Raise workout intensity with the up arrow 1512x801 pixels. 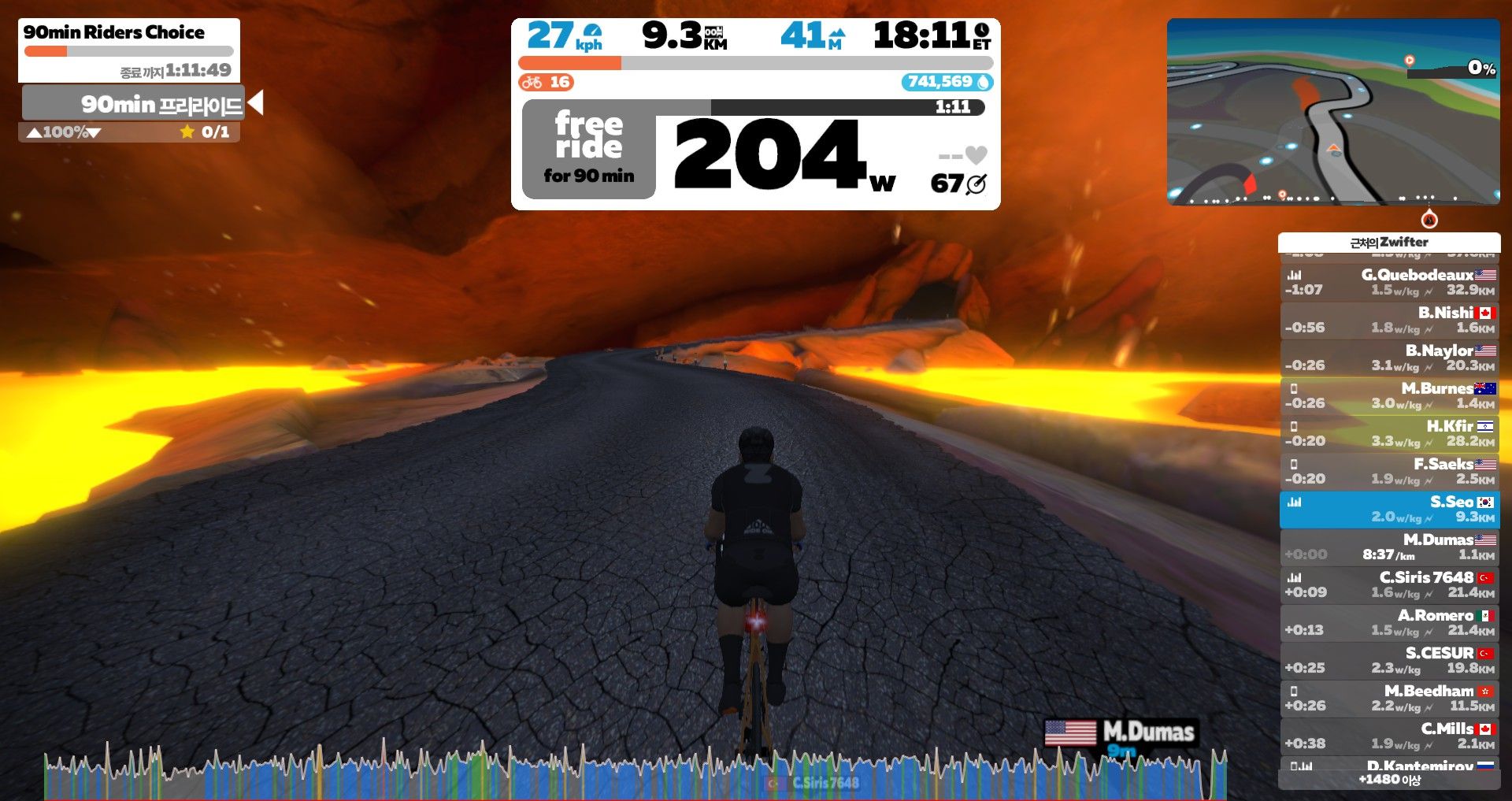tap(34, 132)
